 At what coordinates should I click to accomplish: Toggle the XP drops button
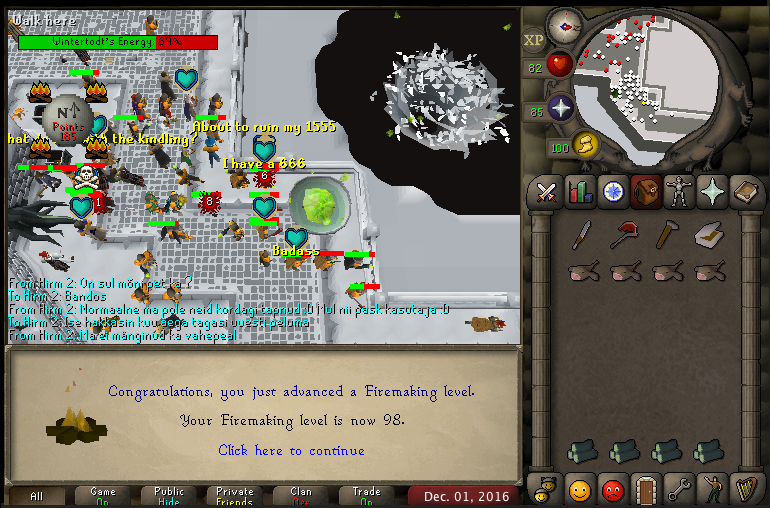click(x=534, y=41)
